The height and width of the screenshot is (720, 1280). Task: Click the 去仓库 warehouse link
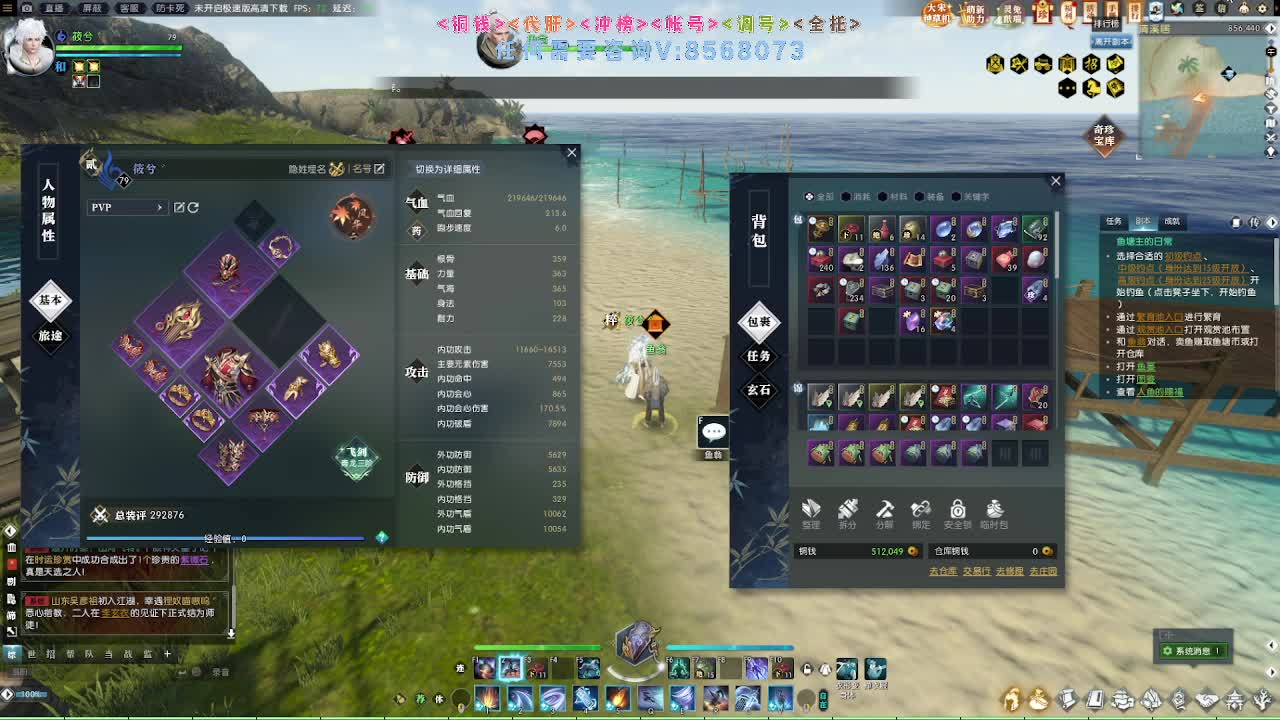pos(941,571)
